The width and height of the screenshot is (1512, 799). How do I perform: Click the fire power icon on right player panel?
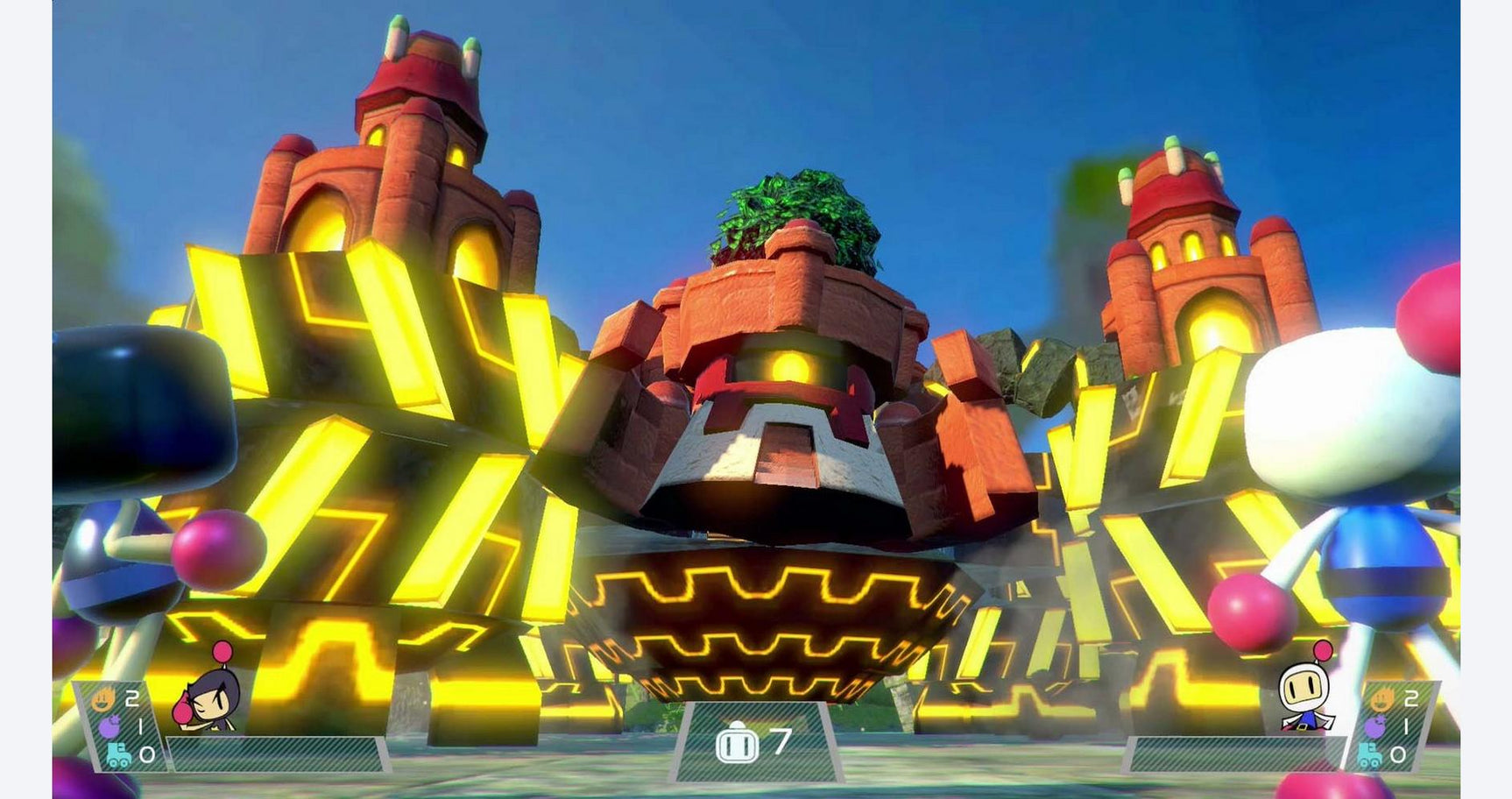(1381, 698)
